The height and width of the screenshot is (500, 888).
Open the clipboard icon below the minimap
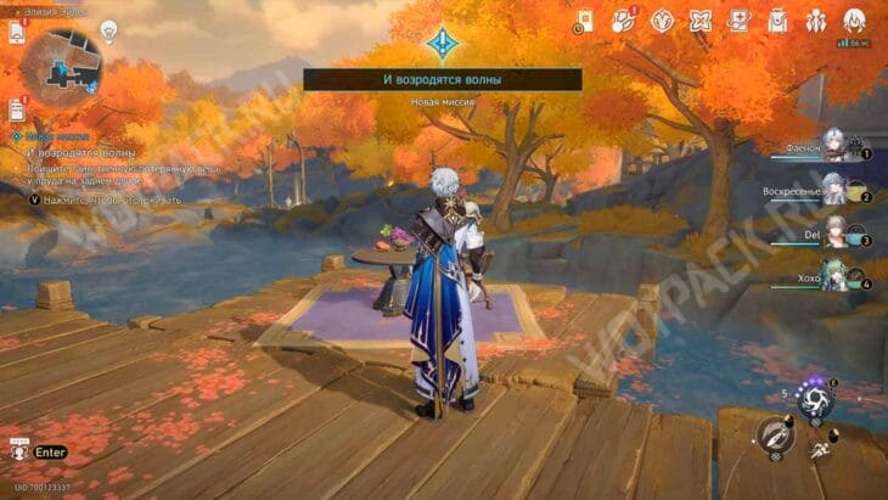pyautogui.click(x=17, y=110)
